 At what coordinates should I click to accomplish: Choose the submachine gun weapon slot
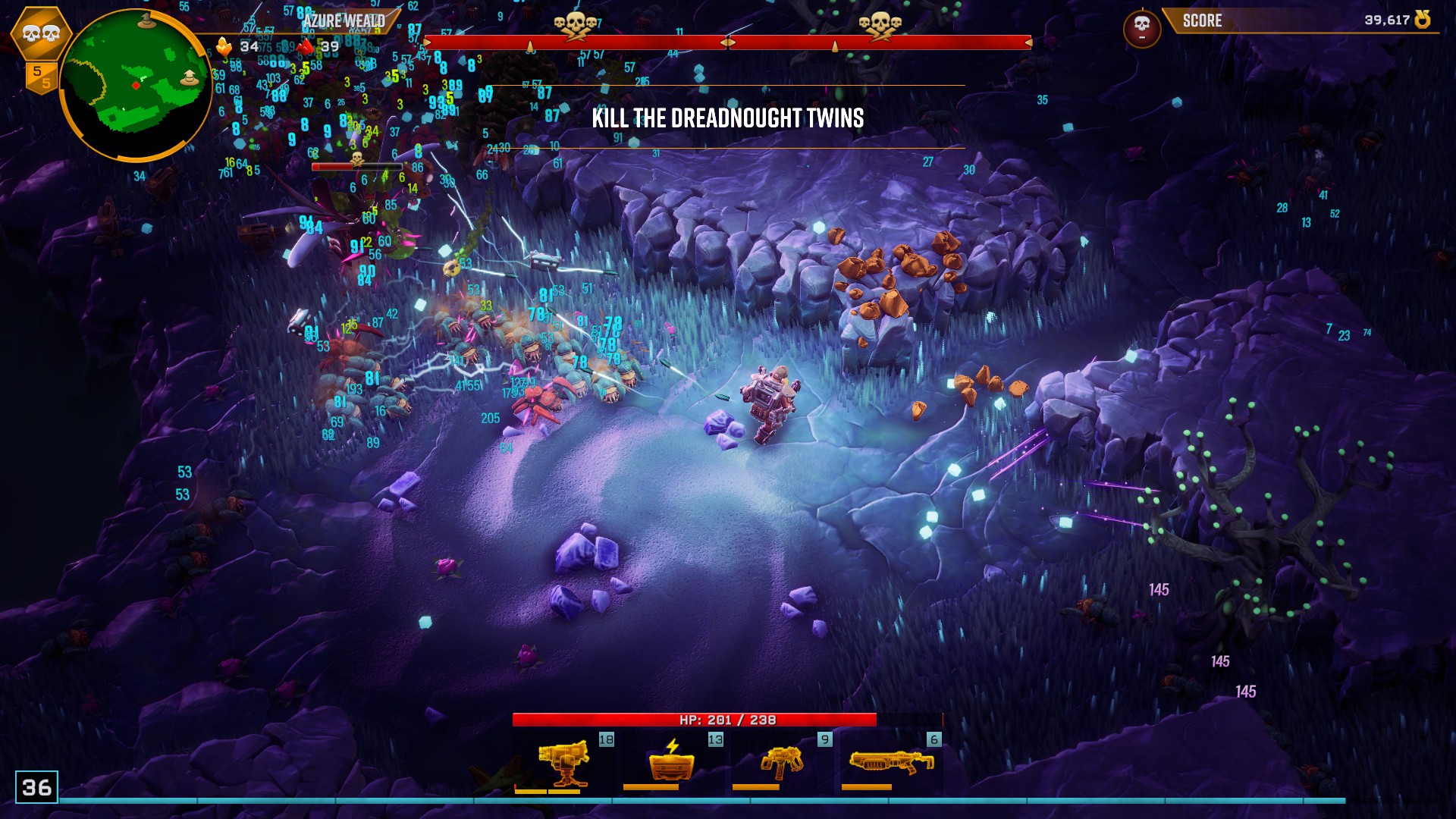pos(781,762)
